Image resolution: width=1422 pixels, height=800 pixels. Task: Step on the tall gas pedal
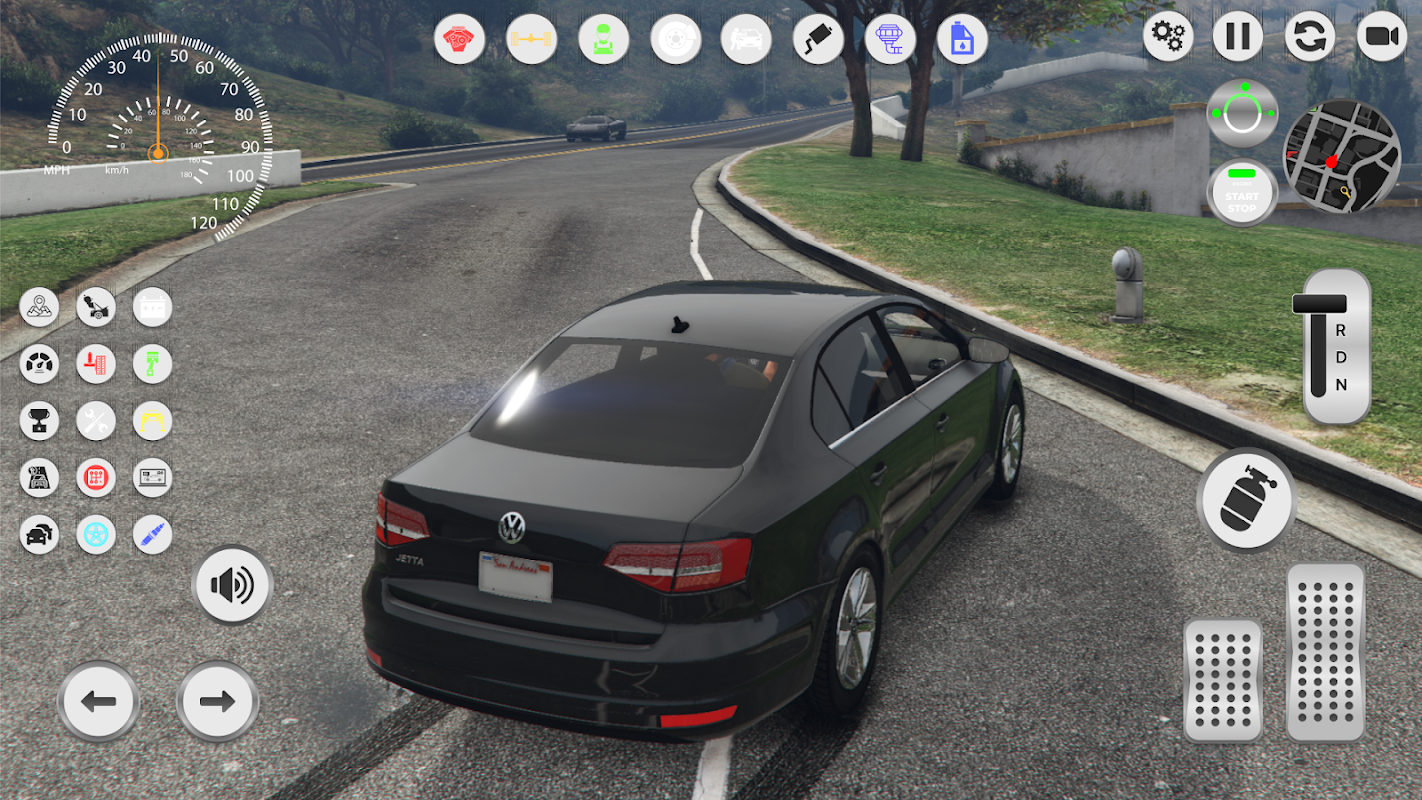click(x=1325, y=651)
